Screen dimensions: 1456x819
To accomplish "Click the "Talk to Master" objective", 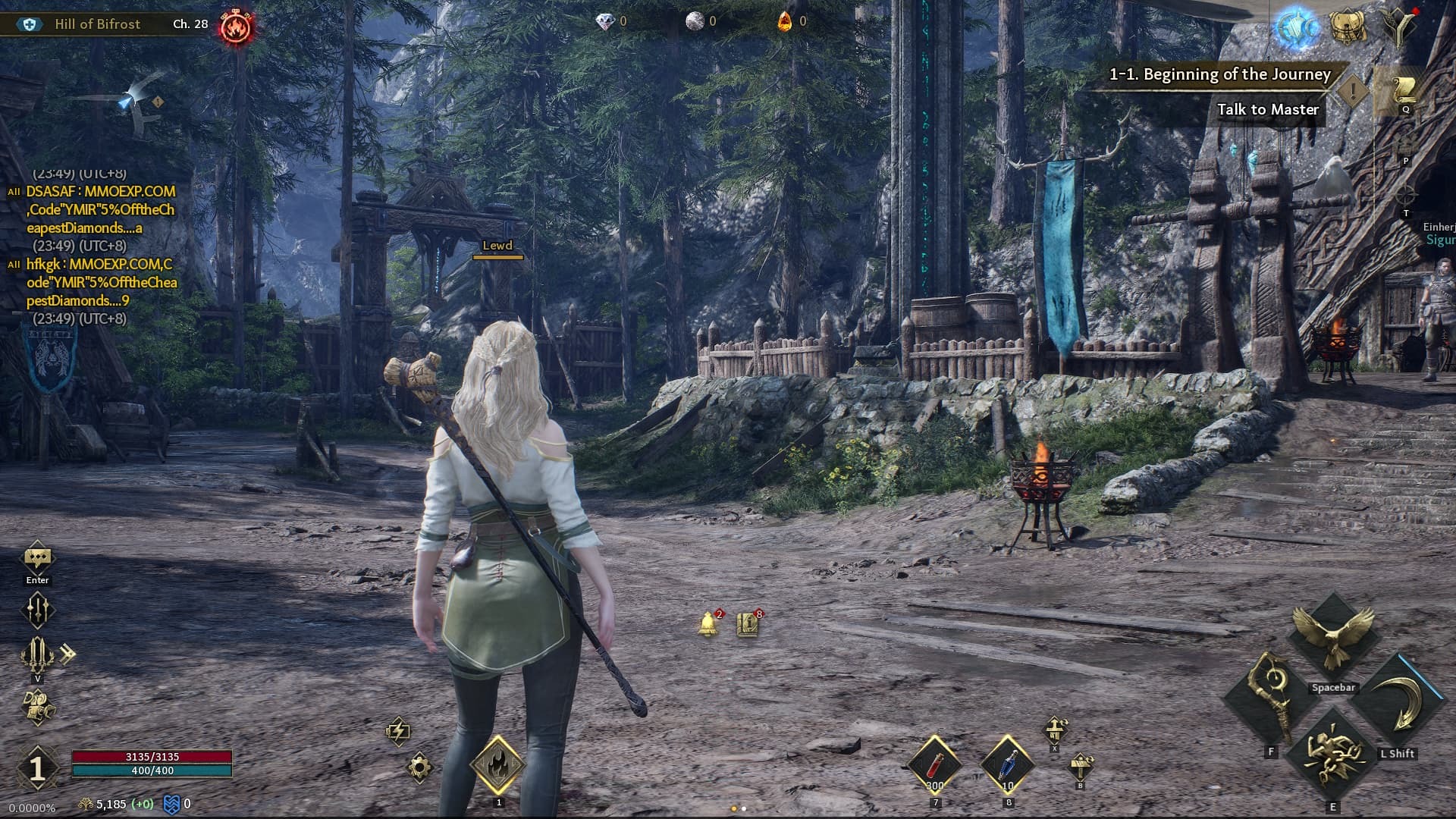I will click(x=1268, y=110).
